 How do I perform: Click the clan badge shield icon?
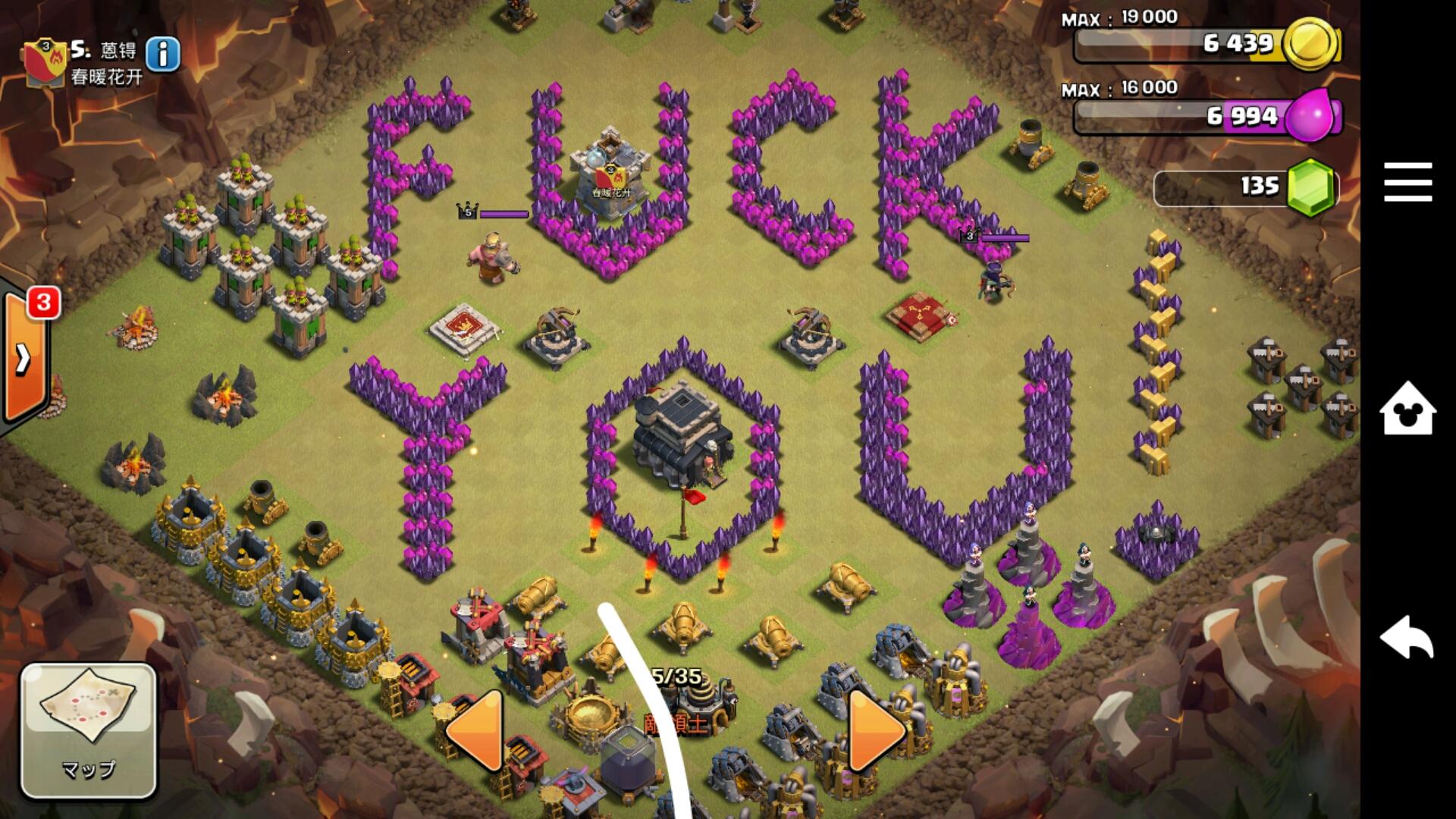click(45, 62)
